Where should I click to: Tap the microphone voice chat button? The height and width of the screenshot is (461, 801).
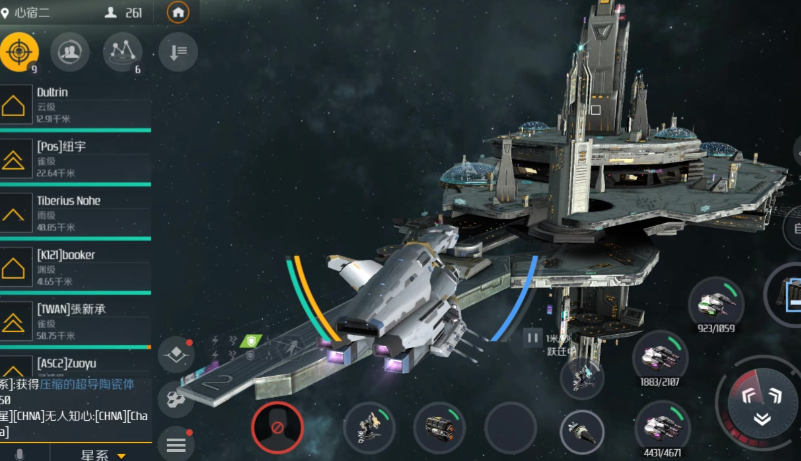tap(18, 455)
